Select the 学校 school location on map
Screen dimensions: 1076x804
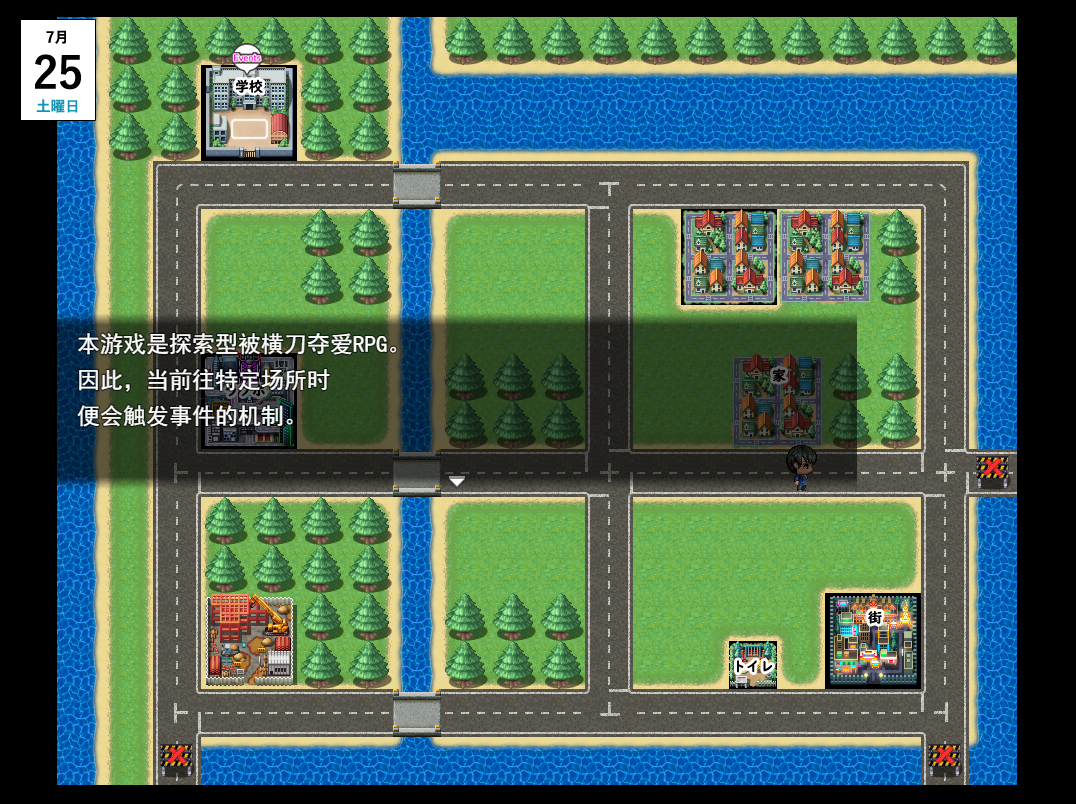coord(249,113)
